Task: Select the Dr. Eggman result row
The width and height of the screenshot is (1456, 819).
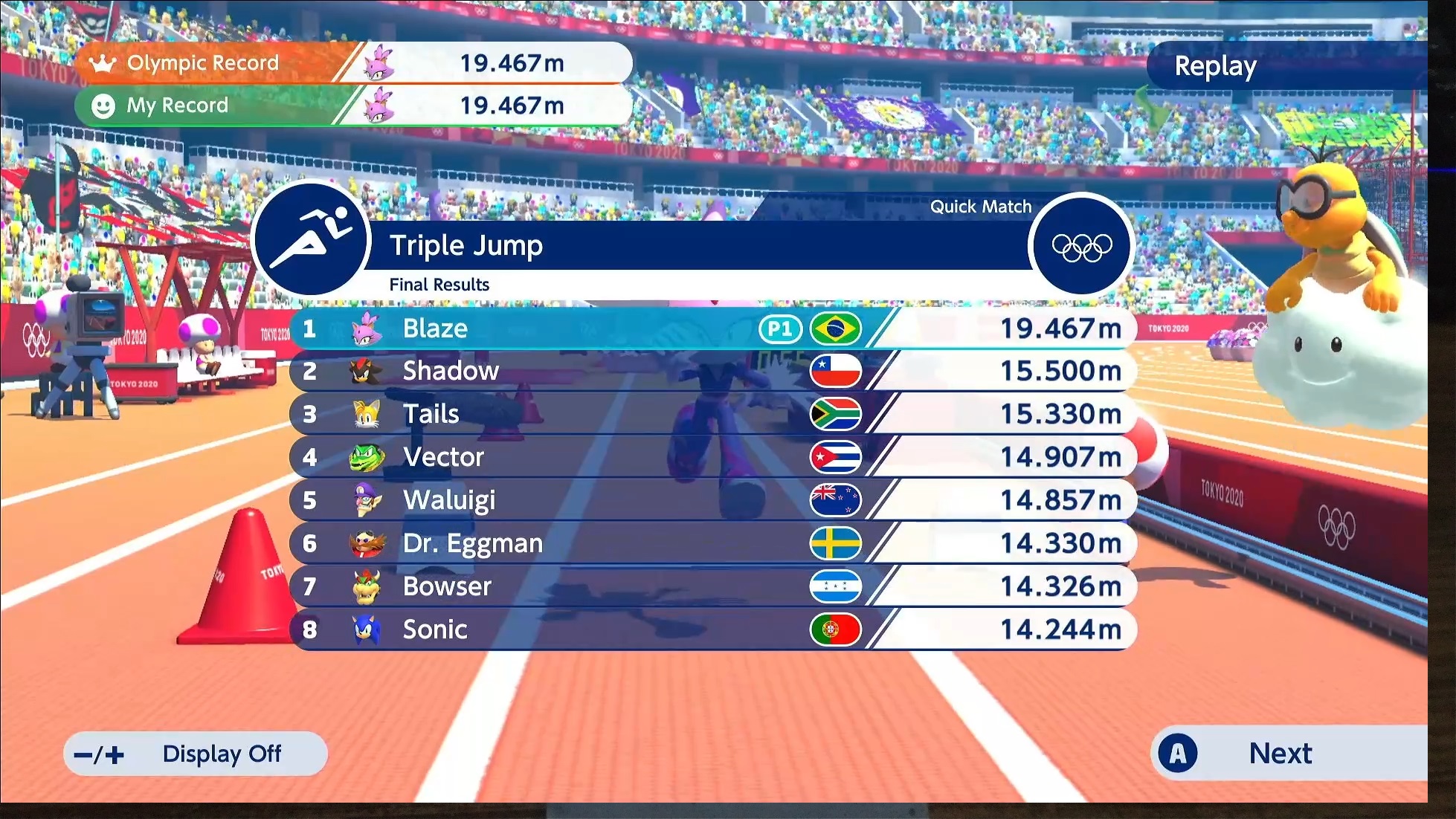Action: (712, 543)
